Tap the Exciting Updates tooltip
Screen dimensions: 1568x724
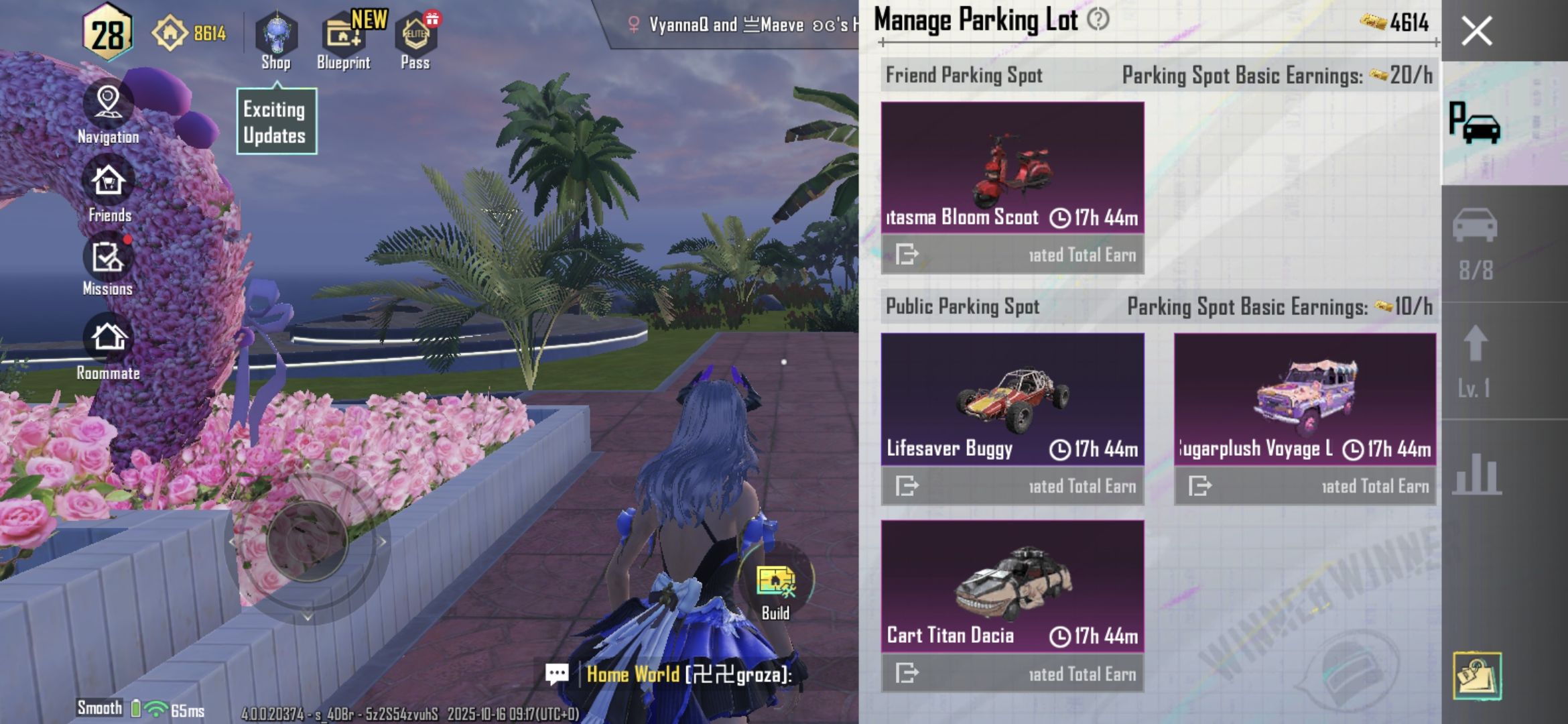[276, 122]
